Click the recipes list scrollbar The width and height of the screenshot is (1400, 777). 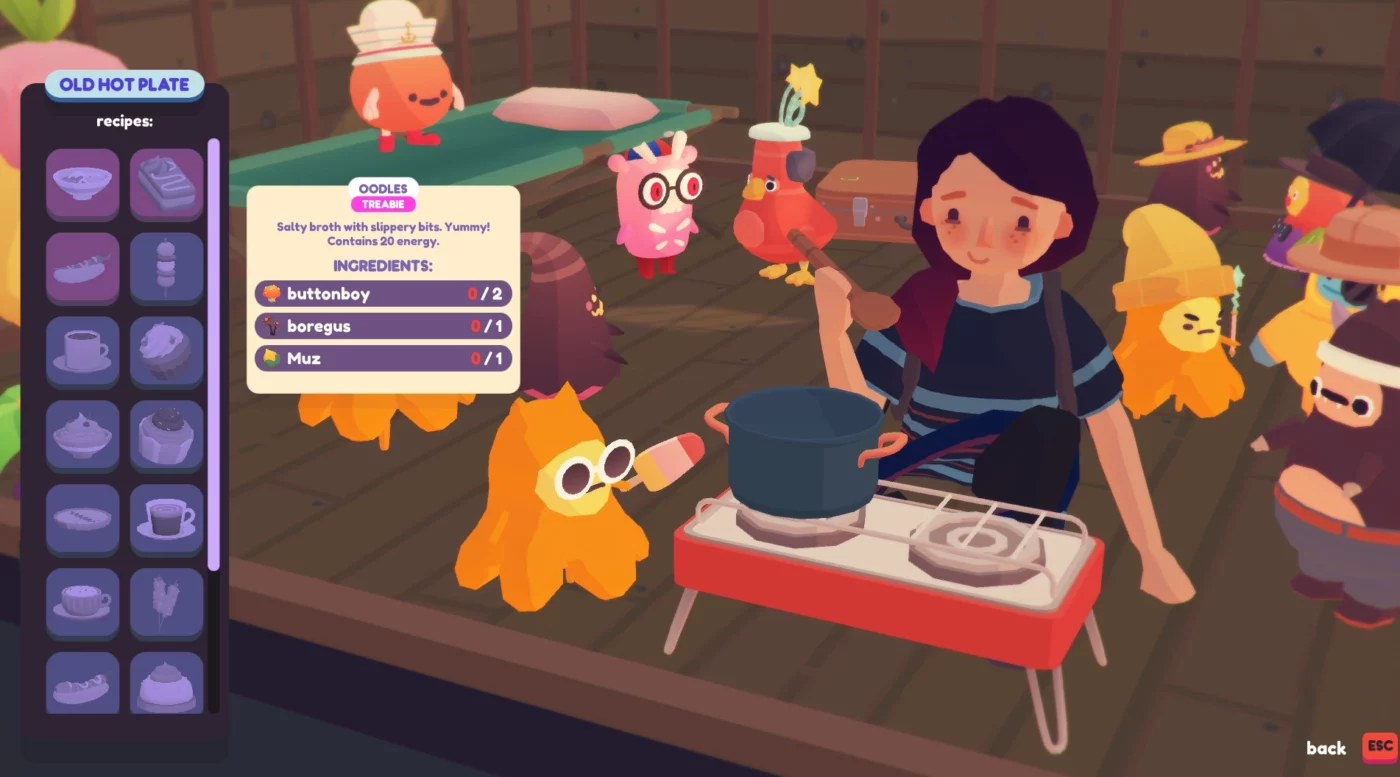click(x=213, y=355)
